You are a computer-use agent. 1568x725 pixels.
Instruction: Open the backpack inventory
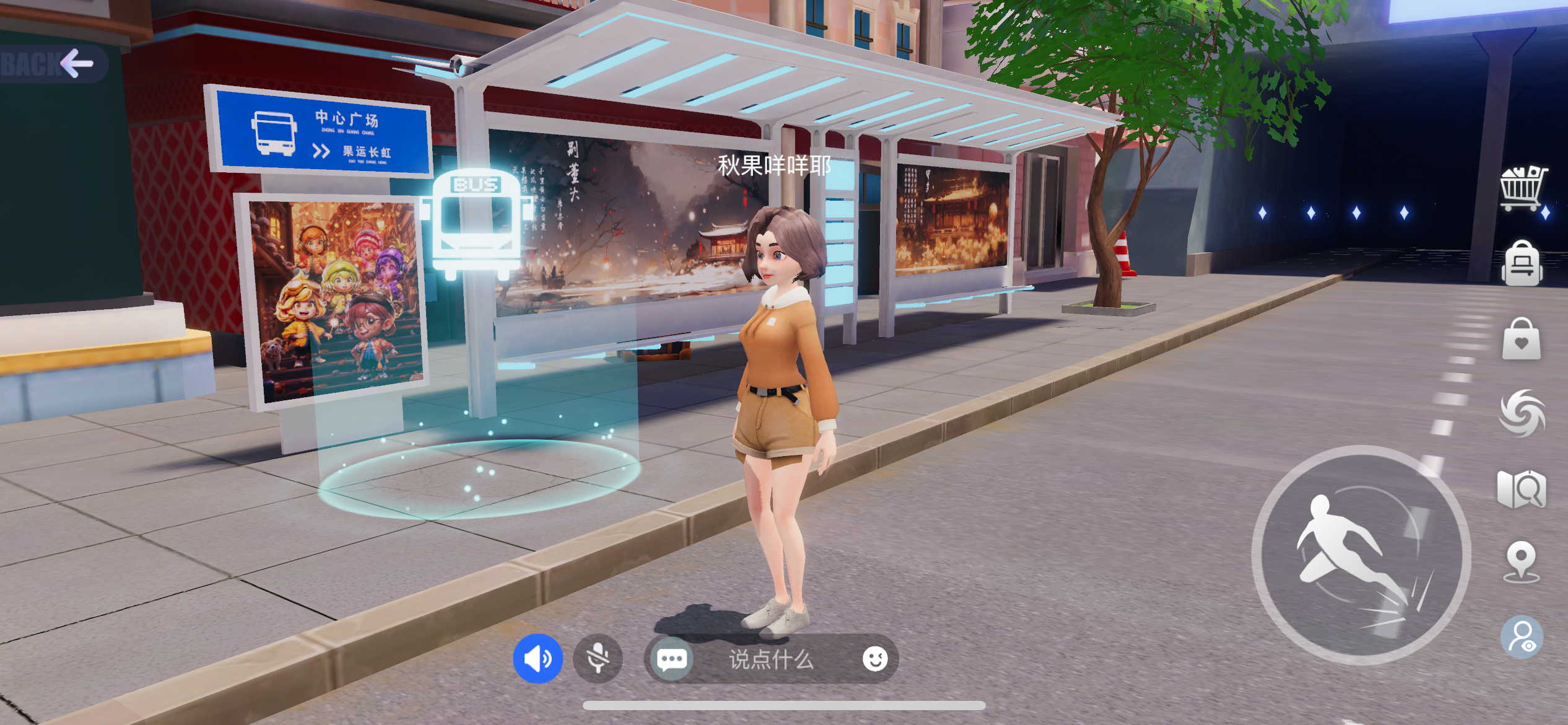[1522, 264]
